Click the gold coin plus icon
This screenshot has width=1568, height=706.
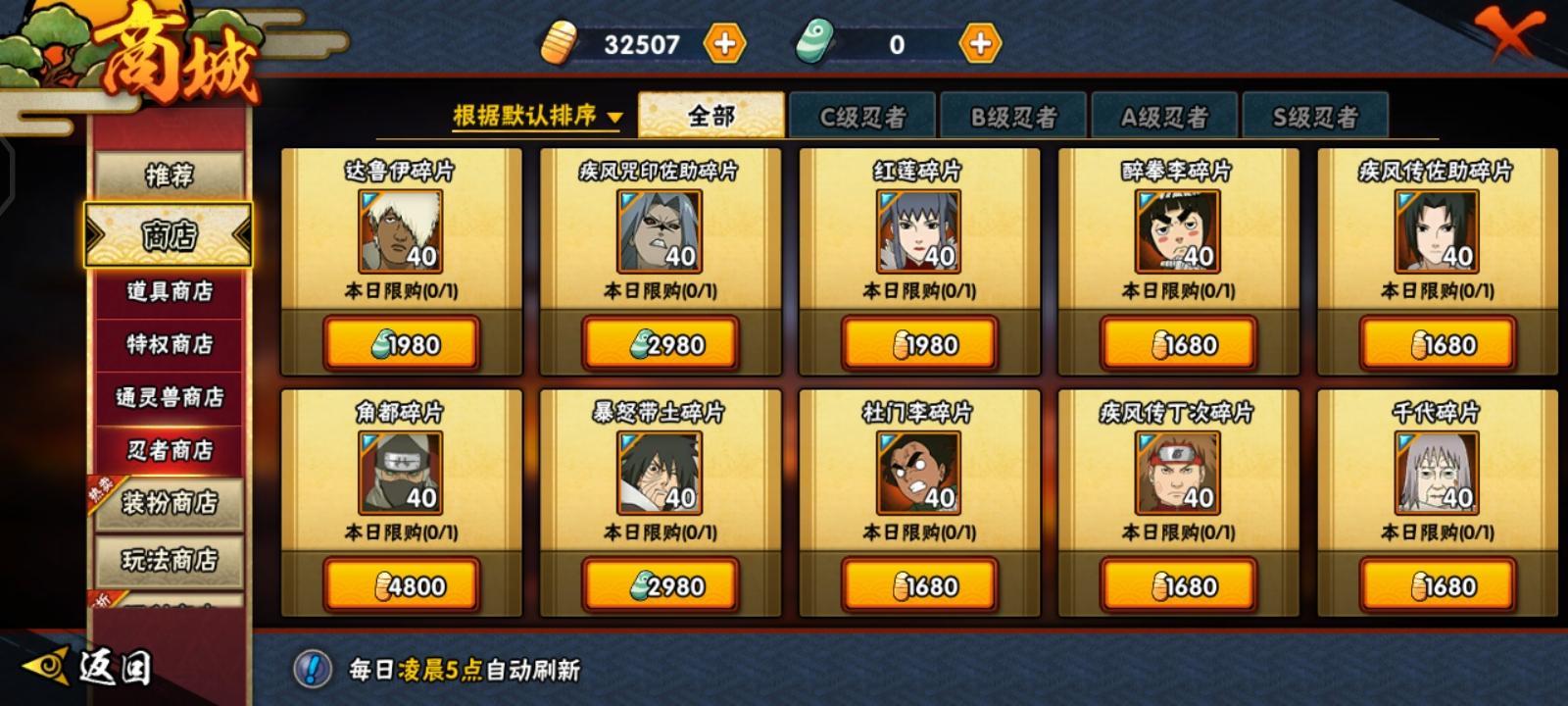tap(724, 43)
